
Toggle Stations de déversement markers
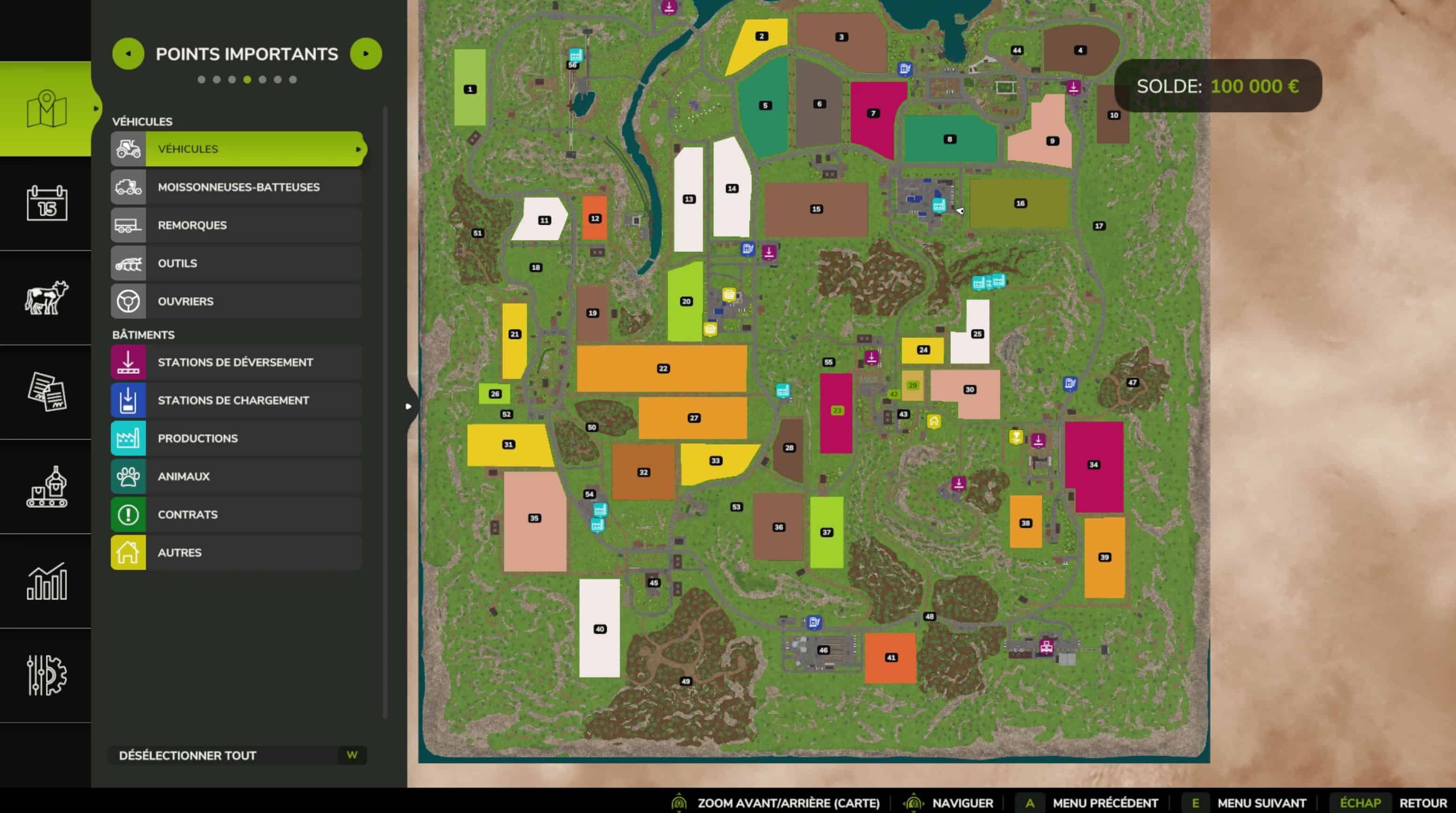coord(236,362)
